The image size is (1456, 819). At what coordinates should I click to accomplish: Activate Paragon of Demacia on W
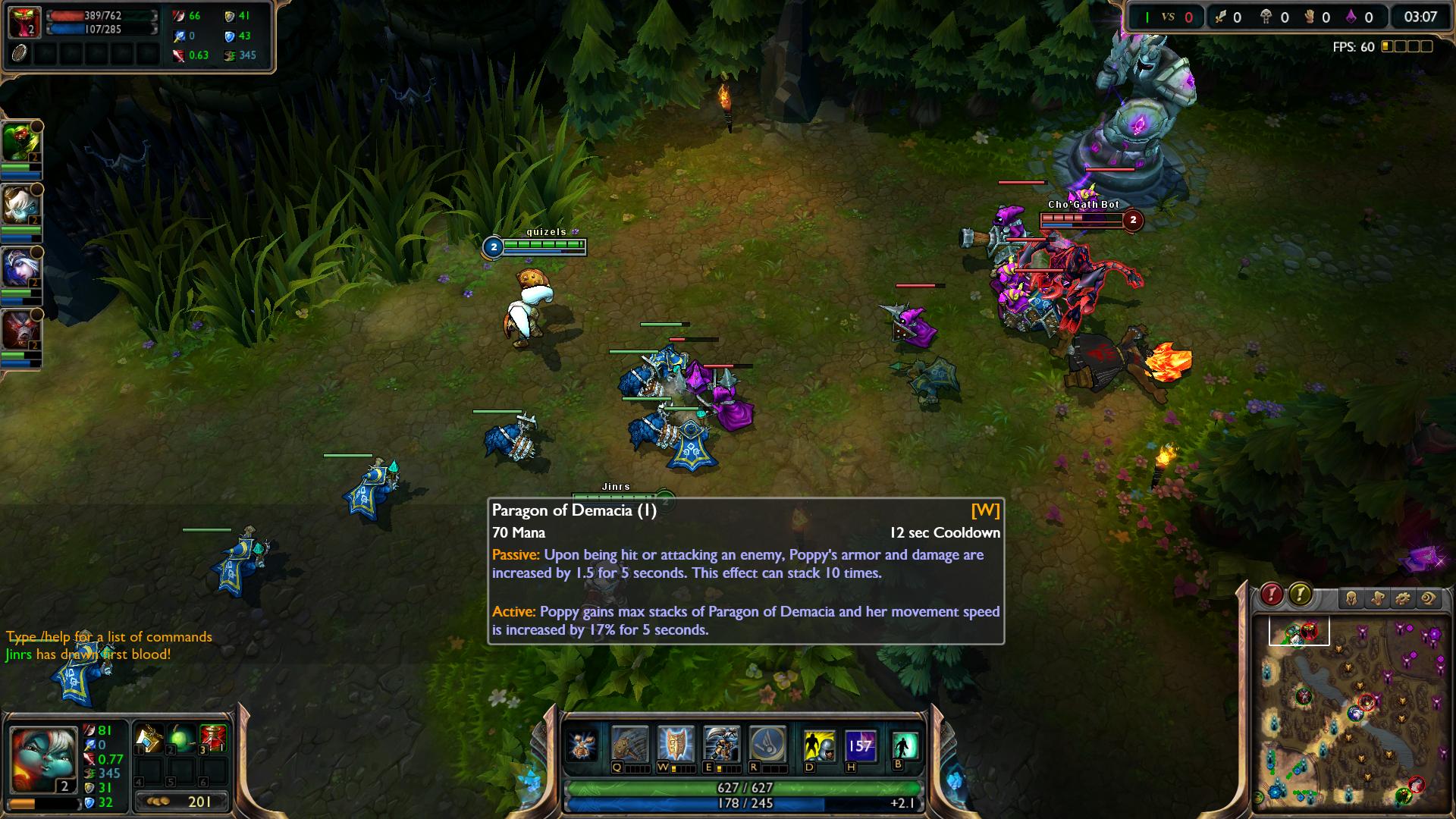[676, 744]
